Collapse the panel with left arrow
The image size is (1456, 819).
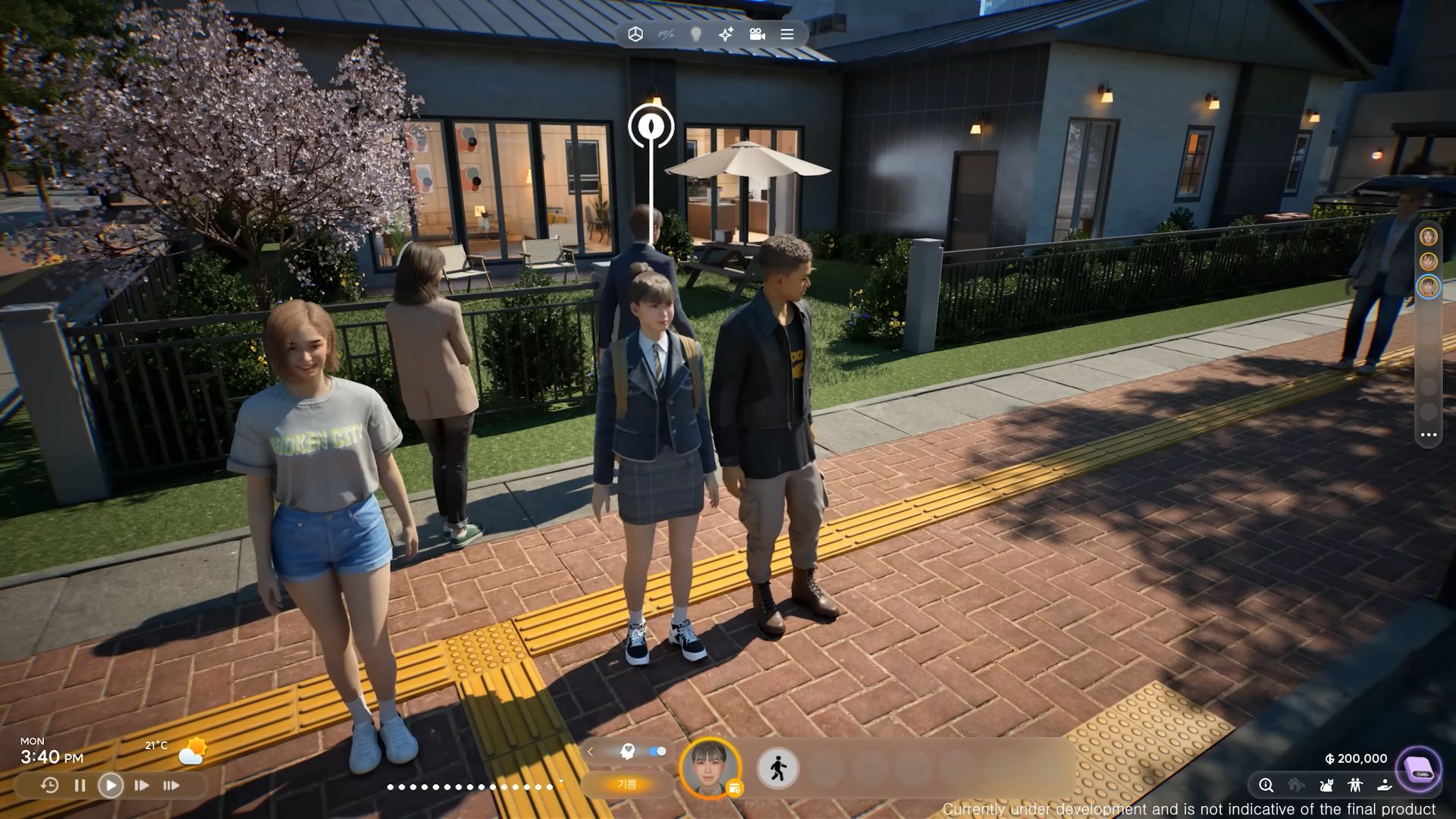coord(590,752)
